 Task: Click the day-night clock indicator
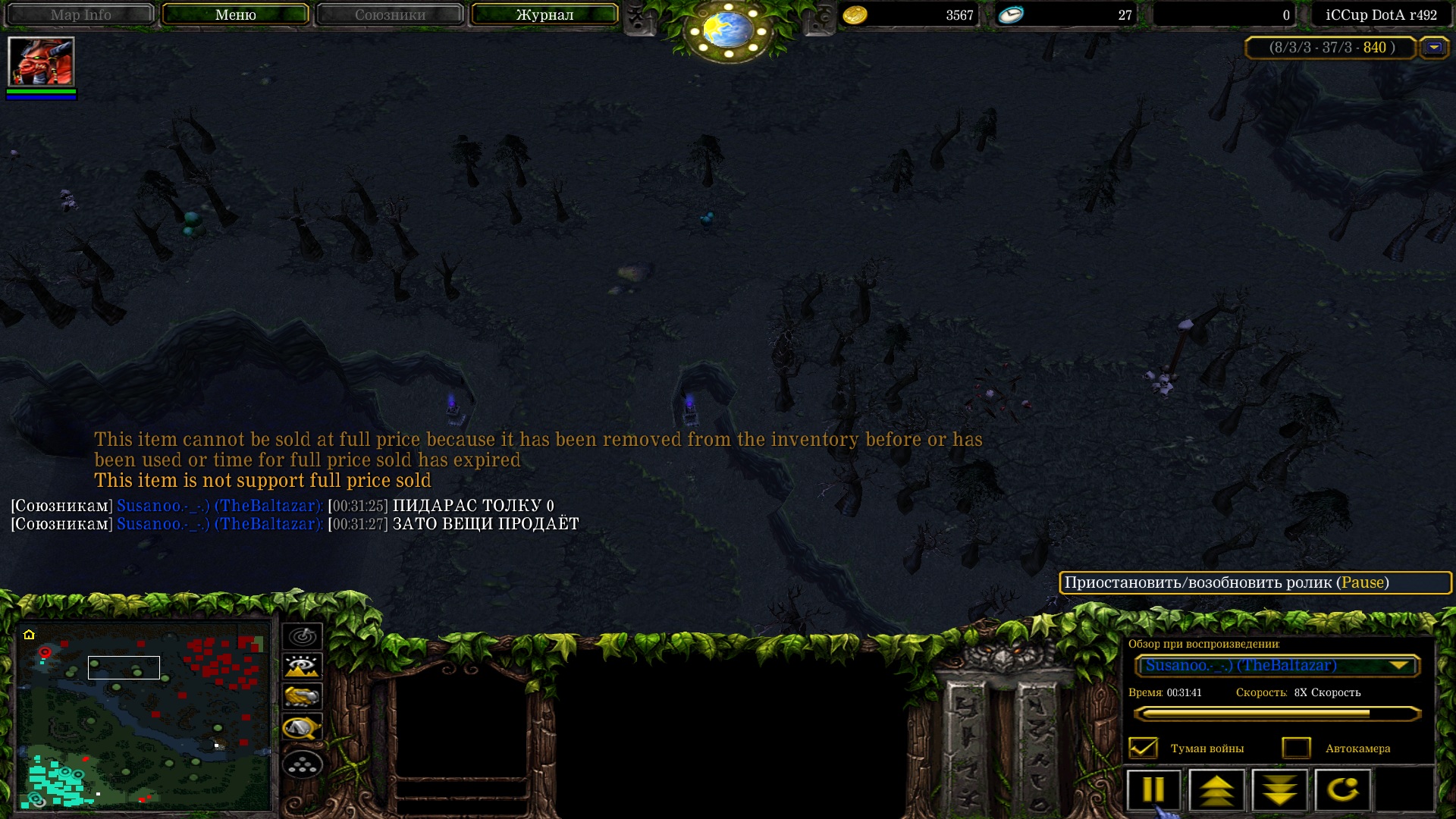729,30
